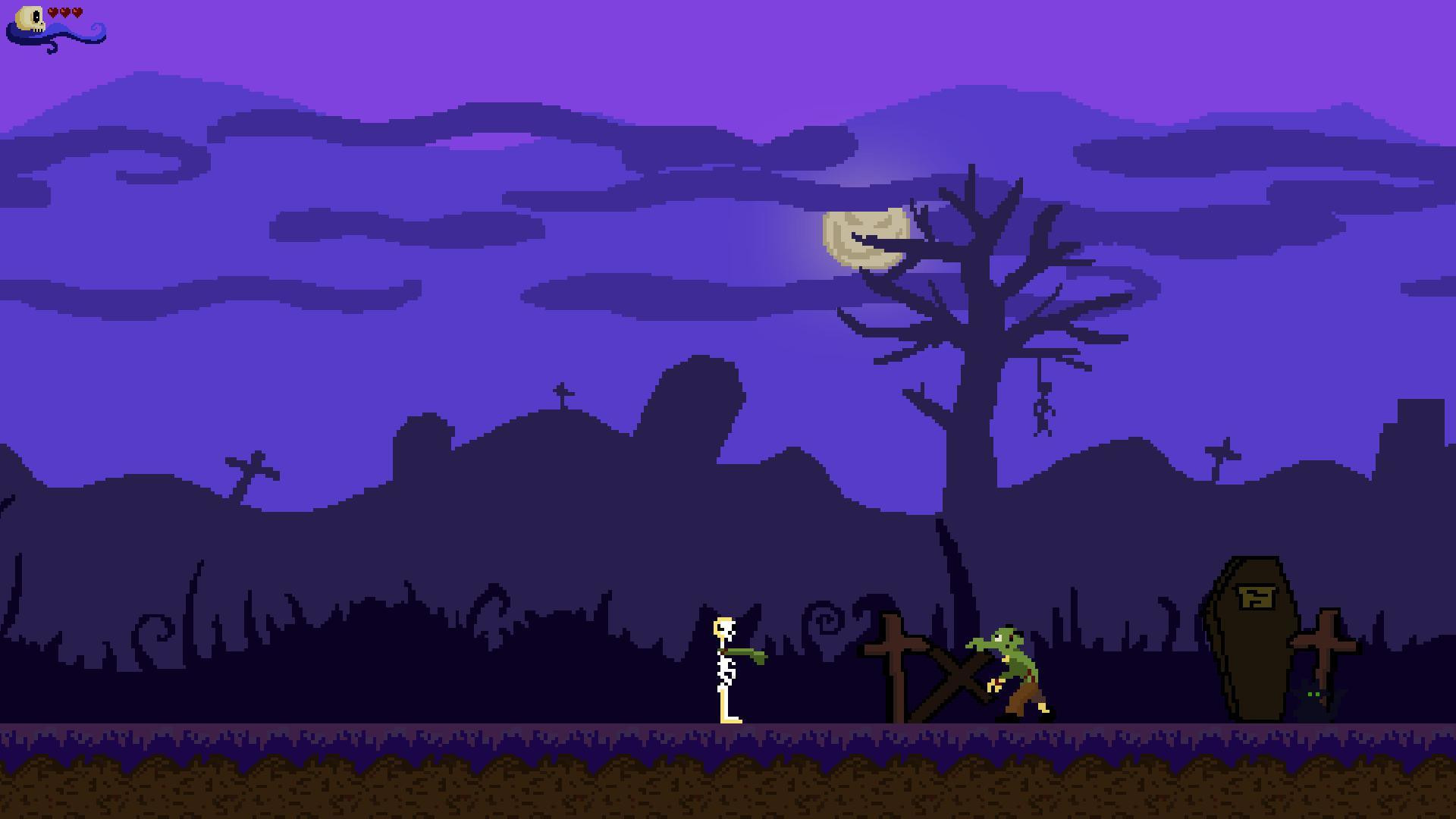Click the gold plaque on the coffin
Image resolution: width=1456 pixels, height=819 pixels.
coord(1256,597)
